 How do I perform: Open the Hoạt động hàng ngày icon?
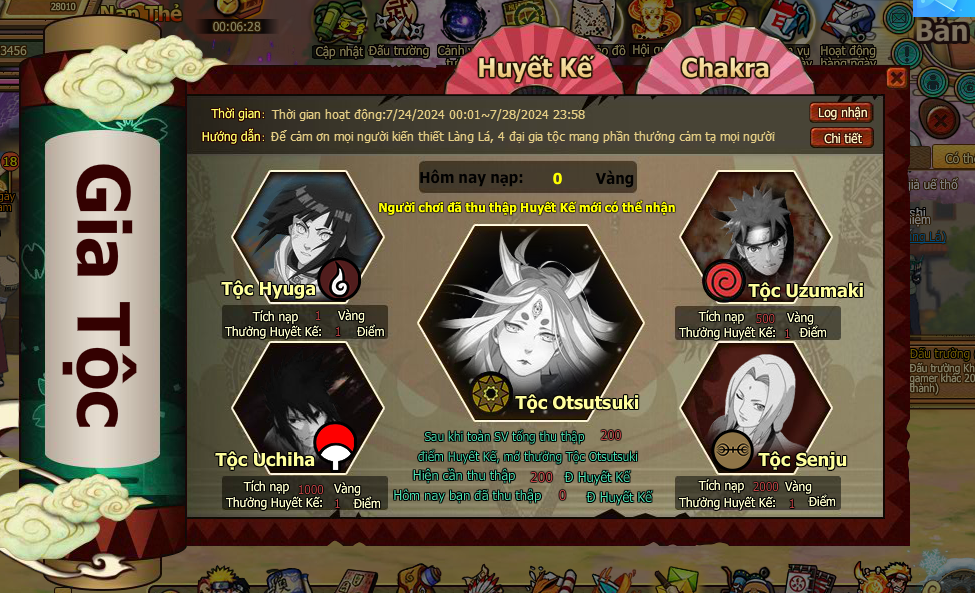pos(847,30)
